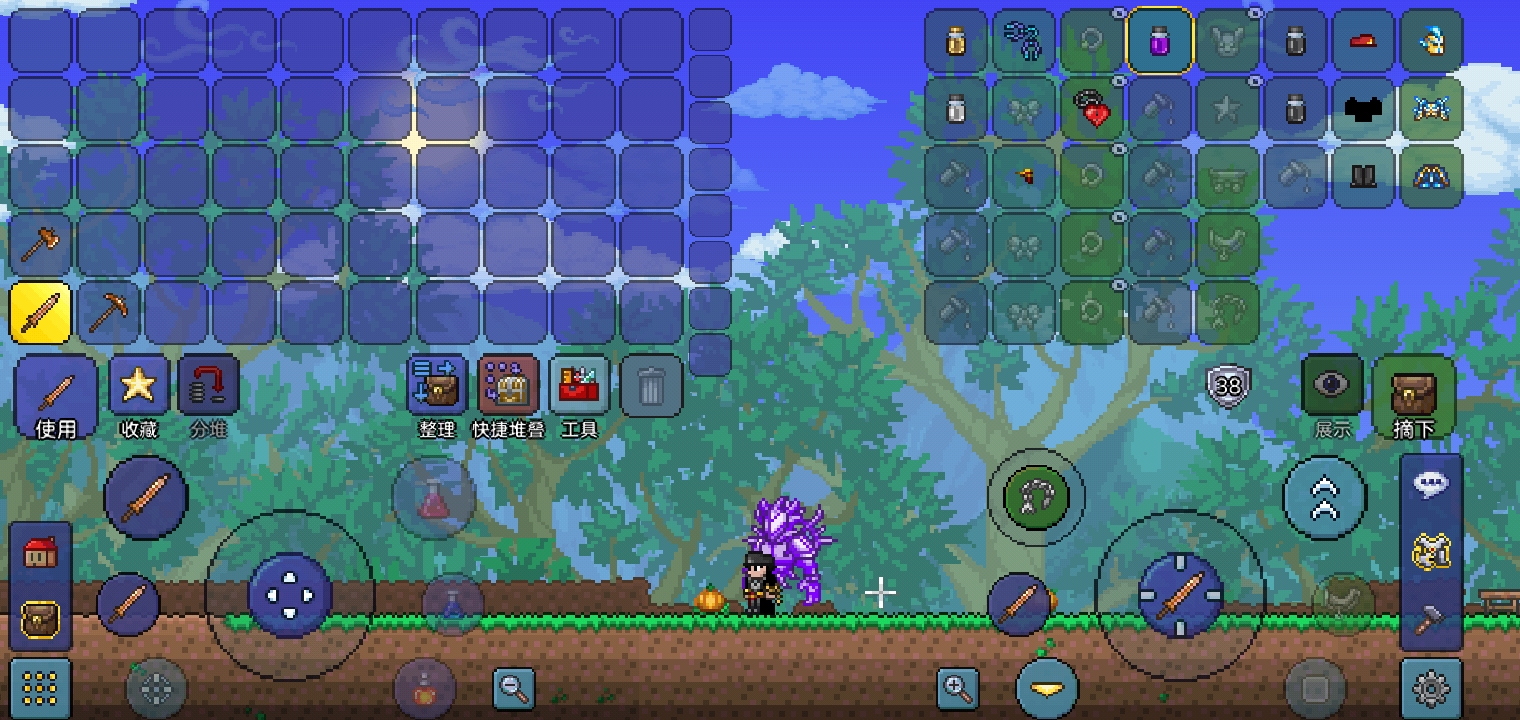Open the housing menu house icon

point(40,553)
